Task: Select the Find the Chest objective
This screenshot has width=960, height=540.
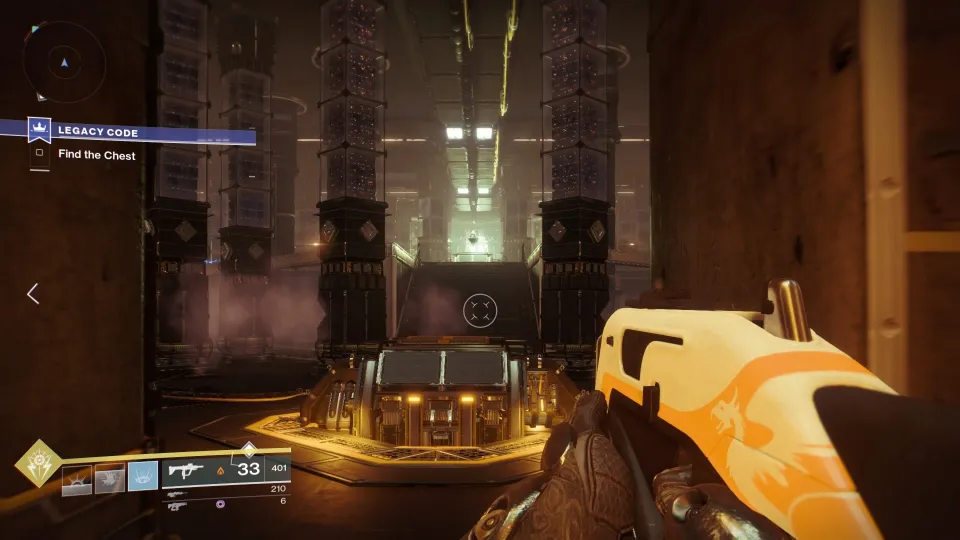Action: 96,155
